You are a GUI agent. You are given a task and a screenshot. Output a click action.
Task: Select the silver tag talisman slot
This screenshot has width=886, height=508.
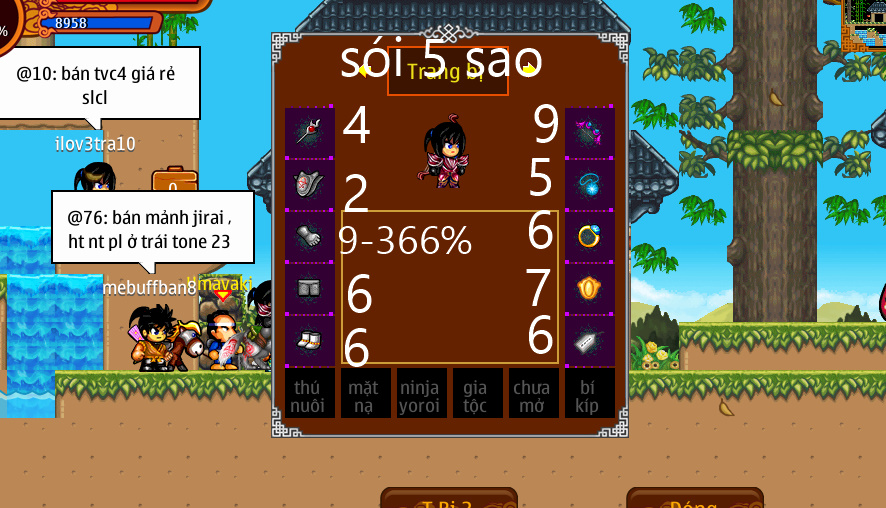point(590,340)
